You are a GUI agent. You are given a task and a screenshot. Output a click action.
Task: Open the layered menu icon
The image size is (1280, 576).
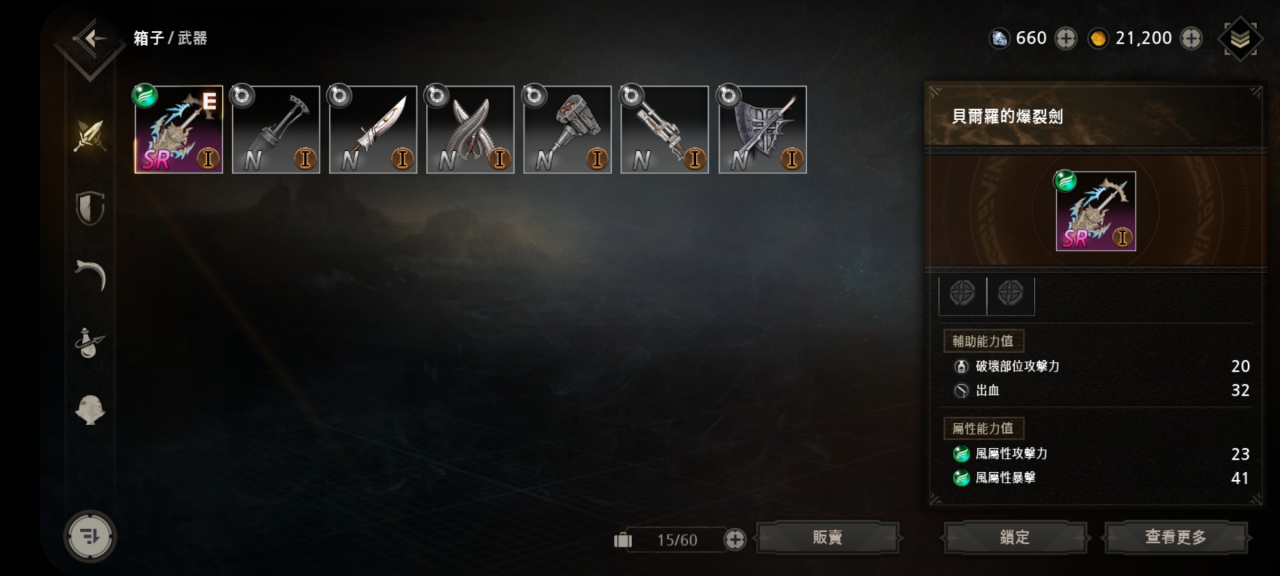pos(1240,39)
